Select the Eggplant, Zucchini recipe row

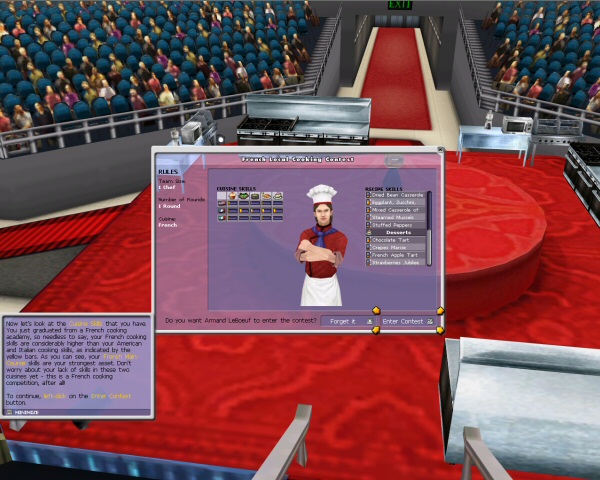[x=397, y=202]
